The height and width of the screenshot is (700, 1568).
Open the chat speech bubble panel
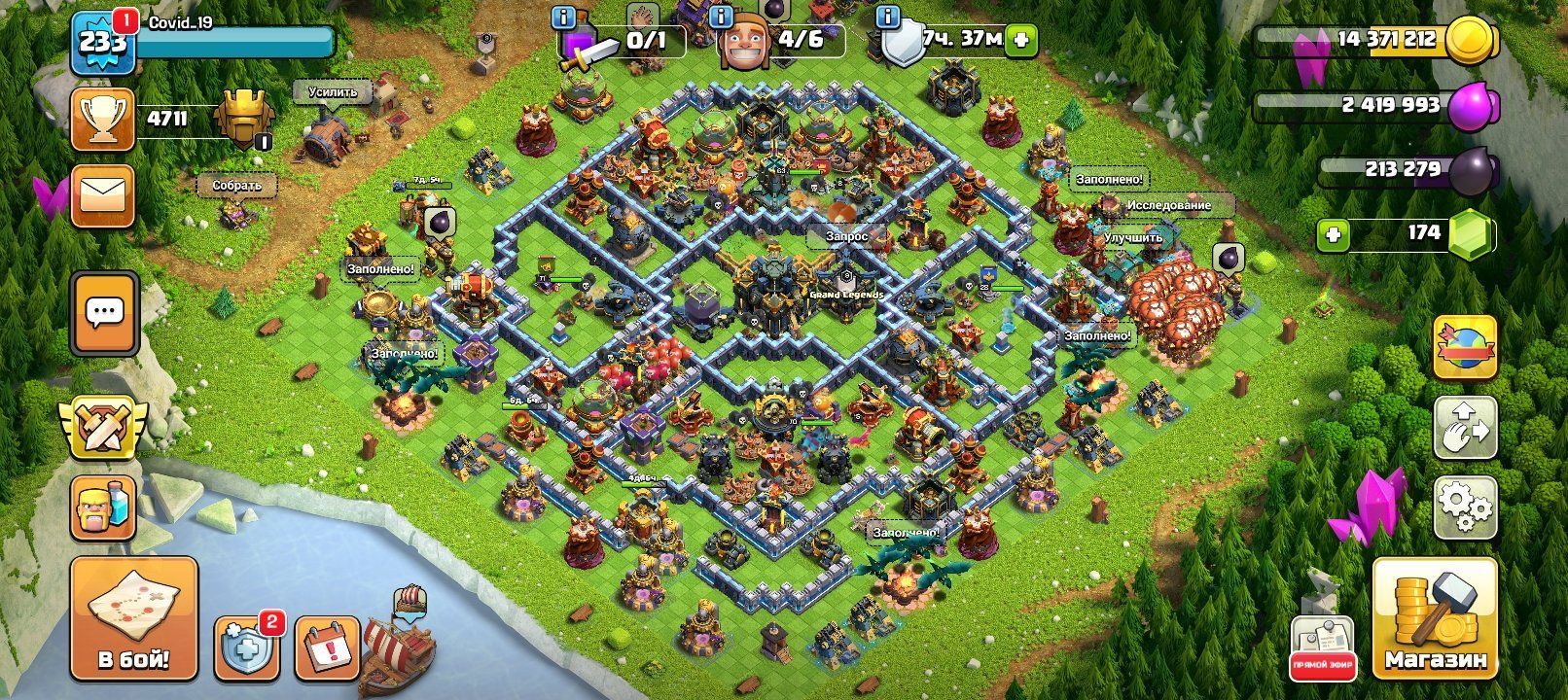(104, 313)
